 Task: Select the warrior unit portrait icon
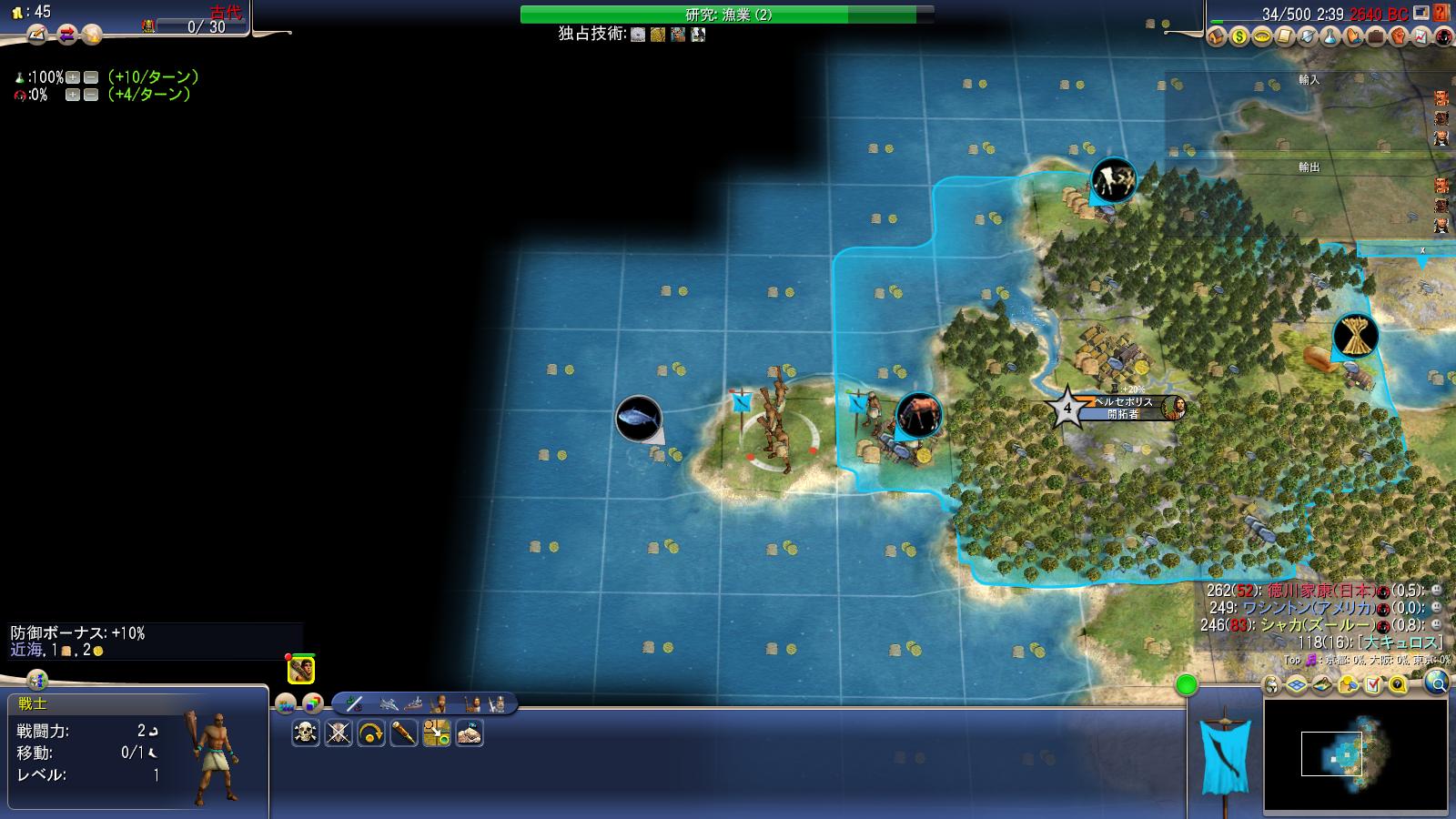coord(301,671)
